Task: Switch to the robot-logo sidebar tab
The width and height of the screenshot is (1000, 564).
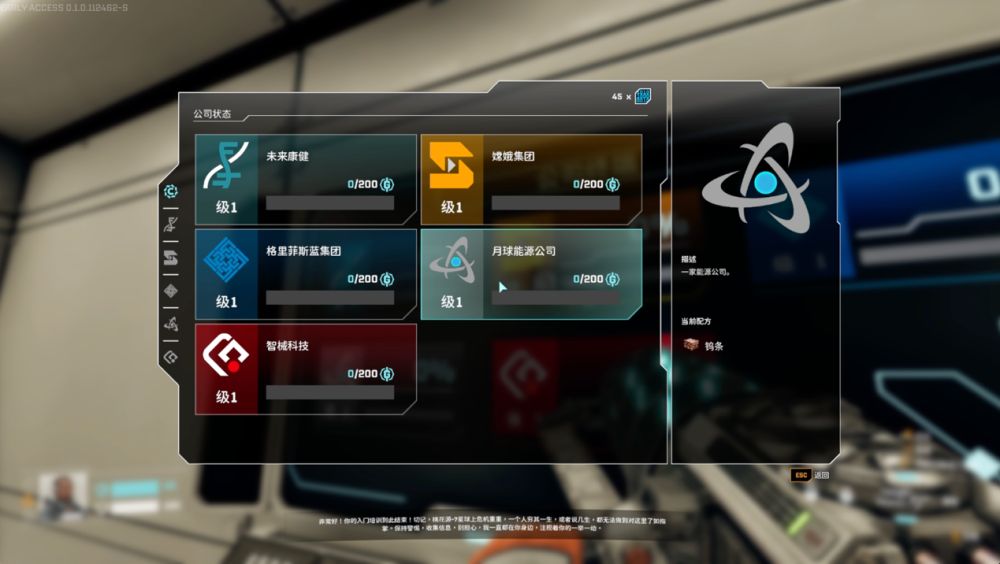Action: click(x=171, y=356)
